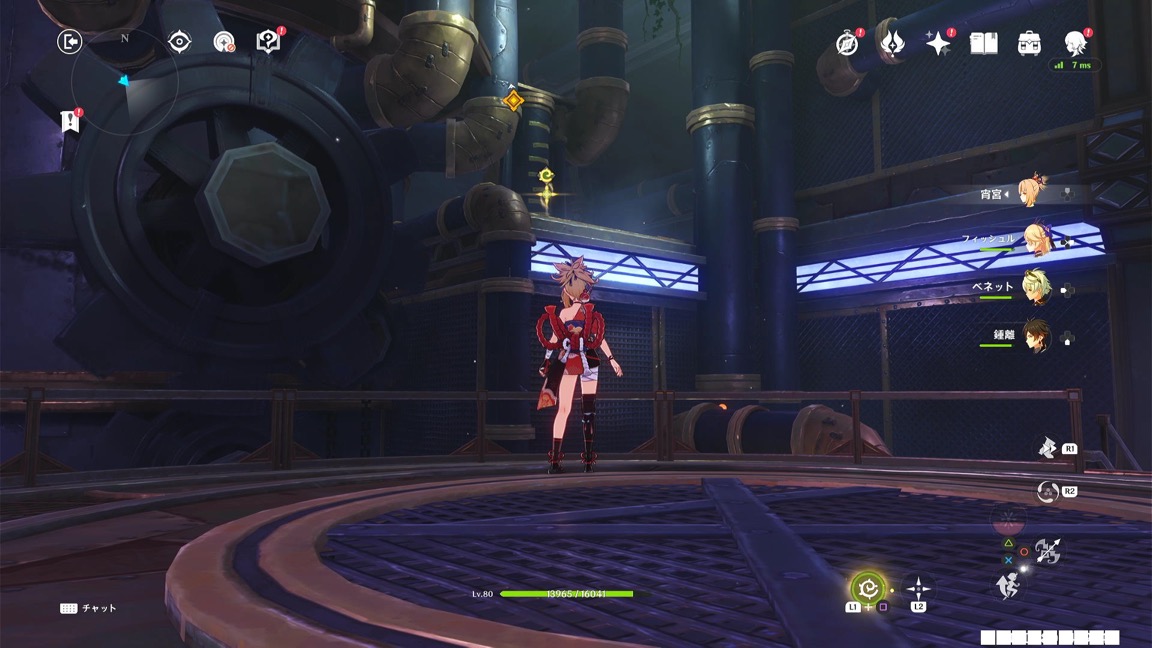Open the backpack inventory
This screenshot has height=648, width=1152.
click(x=1029, y=43)
